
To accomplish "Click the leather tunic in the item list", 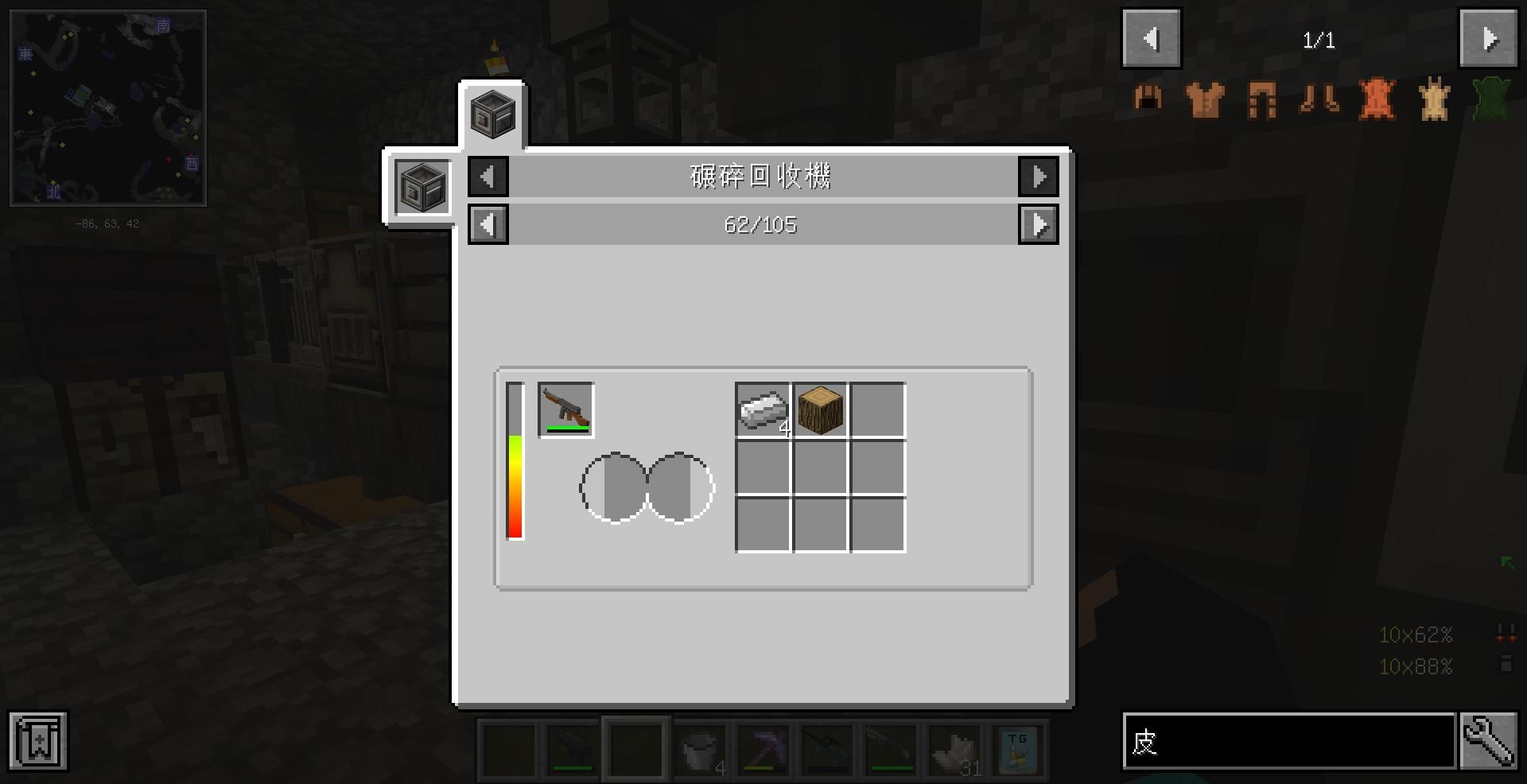I will coord(1203,99).
